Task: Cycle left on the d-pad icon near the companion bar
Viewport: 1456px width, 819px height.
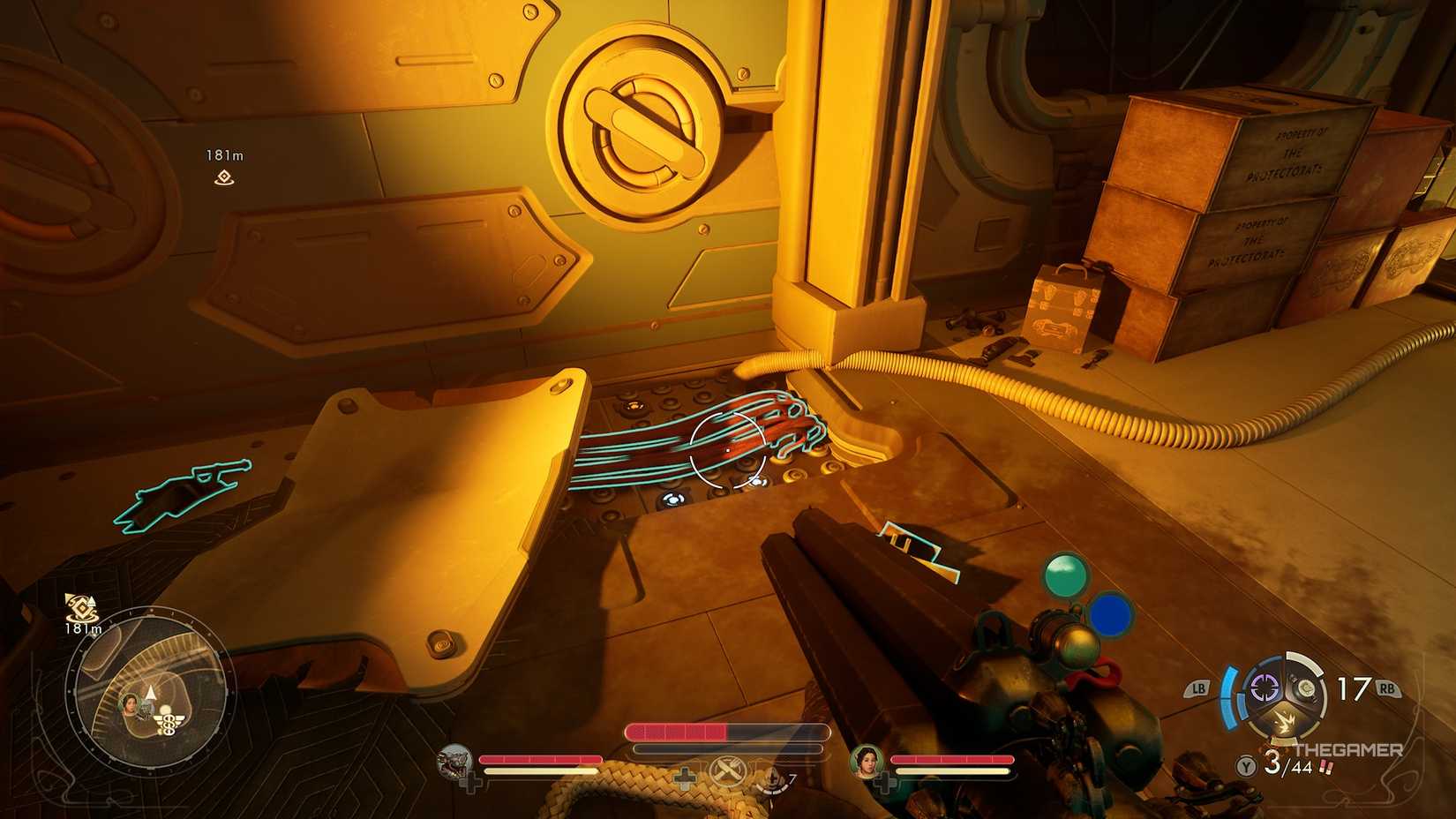Action: coord(472,784)
